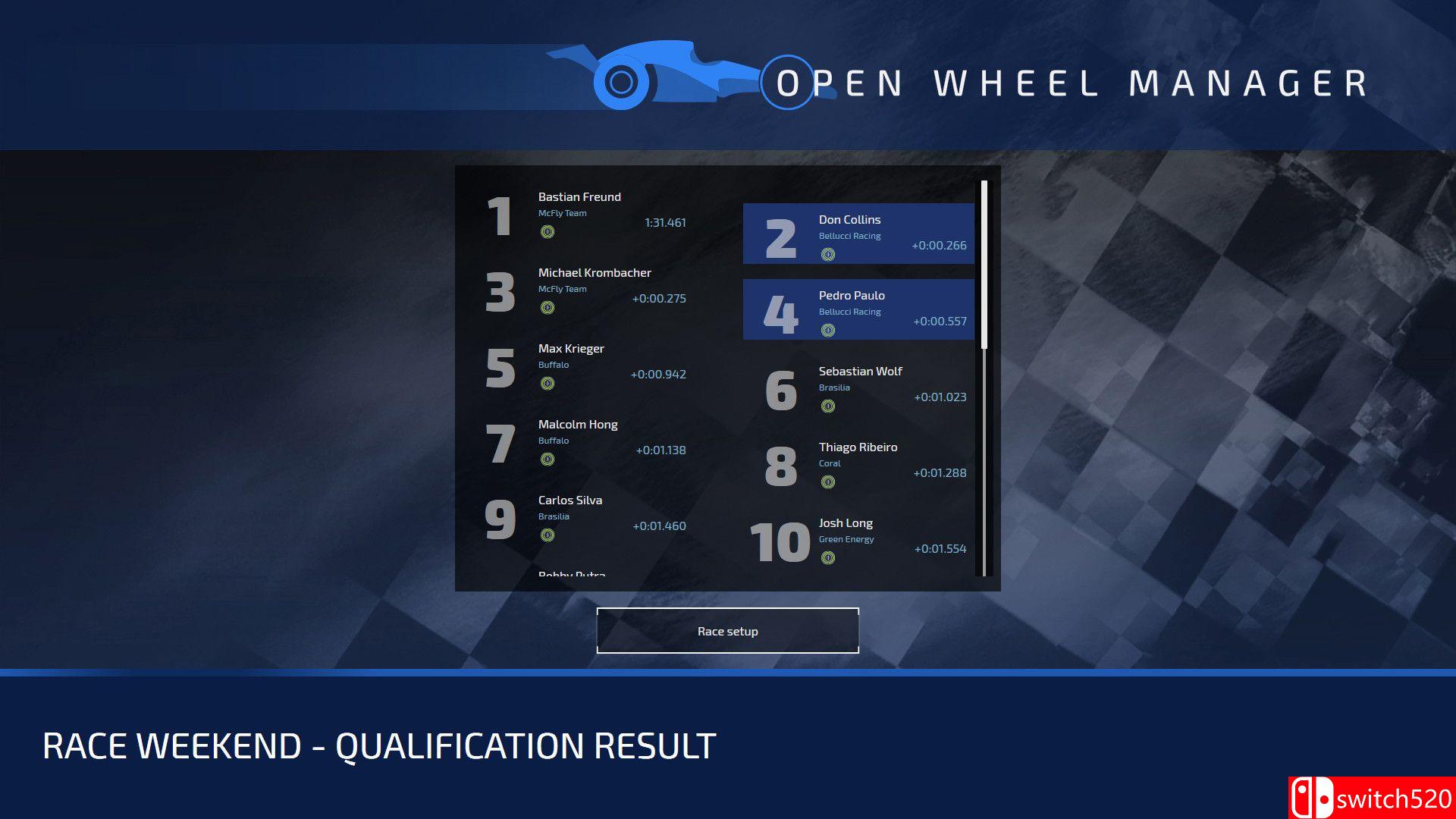Click Pedro Paulo's tyre compound icon
This screenshot has height=819, width=1456.
(829, 331)
